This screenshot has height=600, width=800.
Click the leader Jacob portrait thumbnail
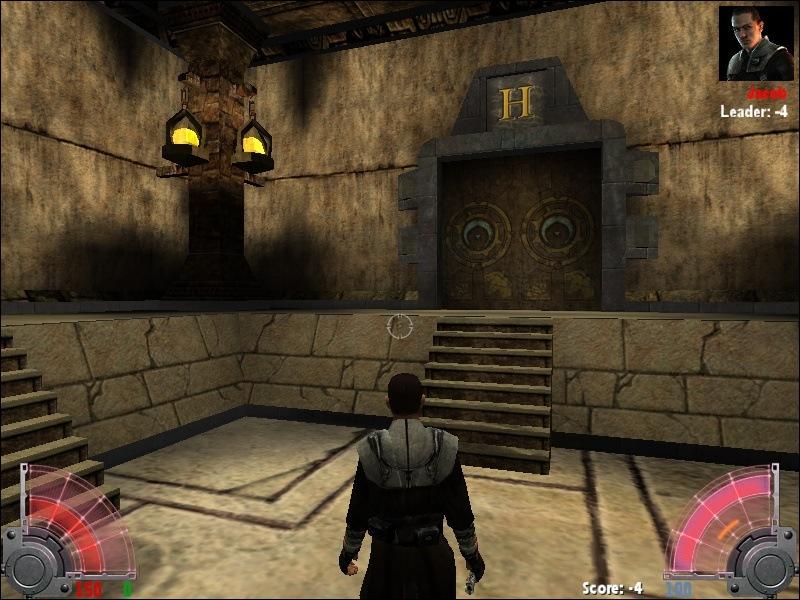tap(756, 44)
